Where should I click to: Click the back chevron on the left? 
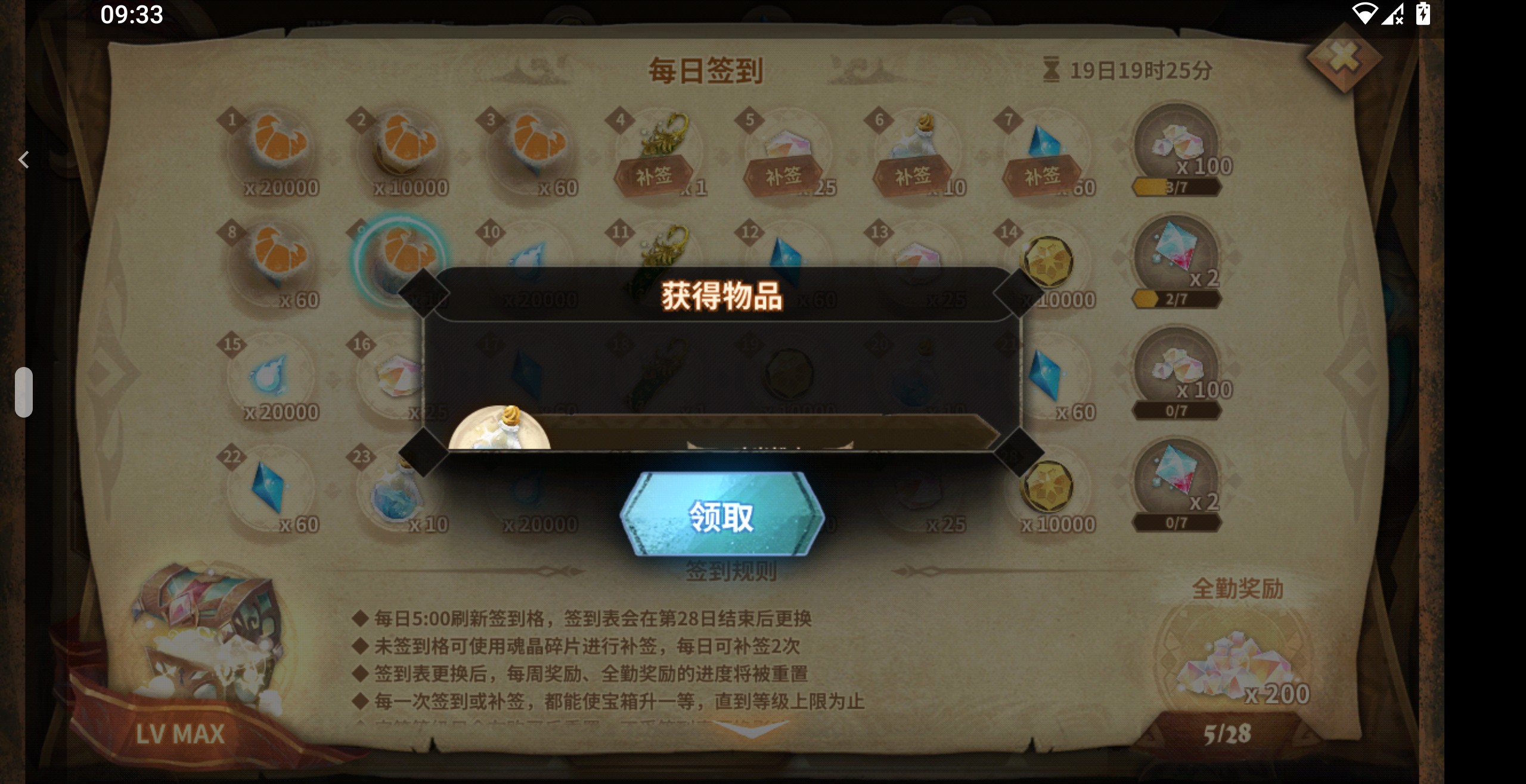tap(24, 160)
